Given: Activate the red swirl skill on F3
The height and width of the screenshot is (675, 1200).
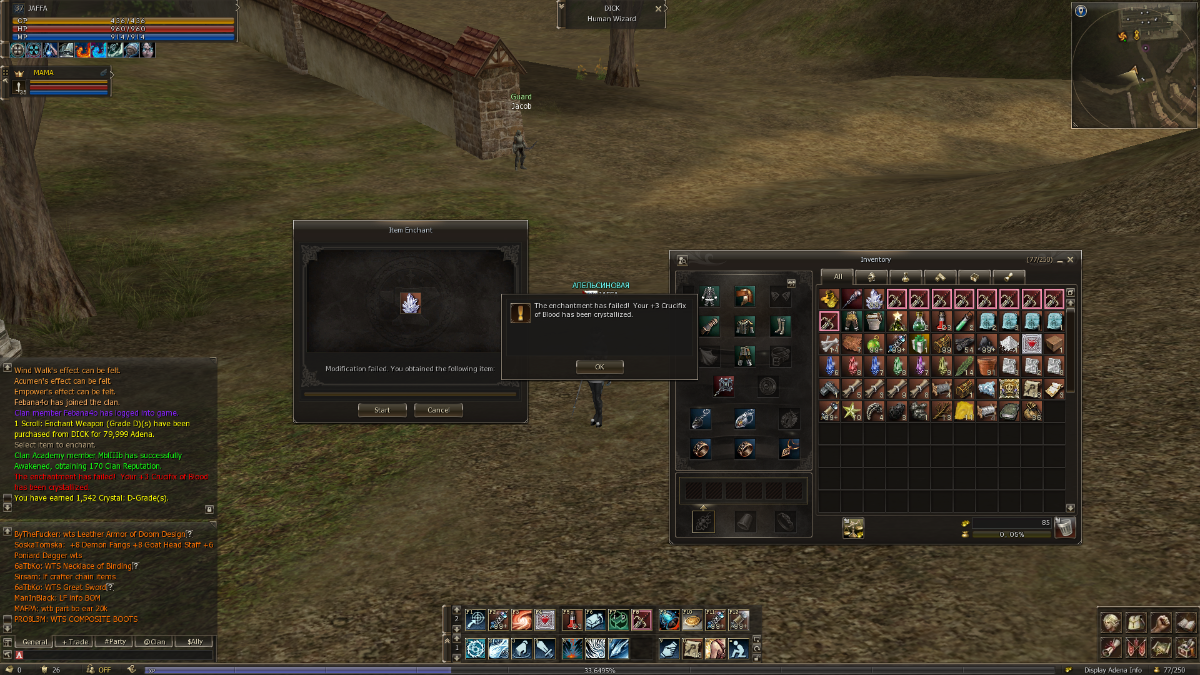Looking at the screenshot, I should [521, 620].
